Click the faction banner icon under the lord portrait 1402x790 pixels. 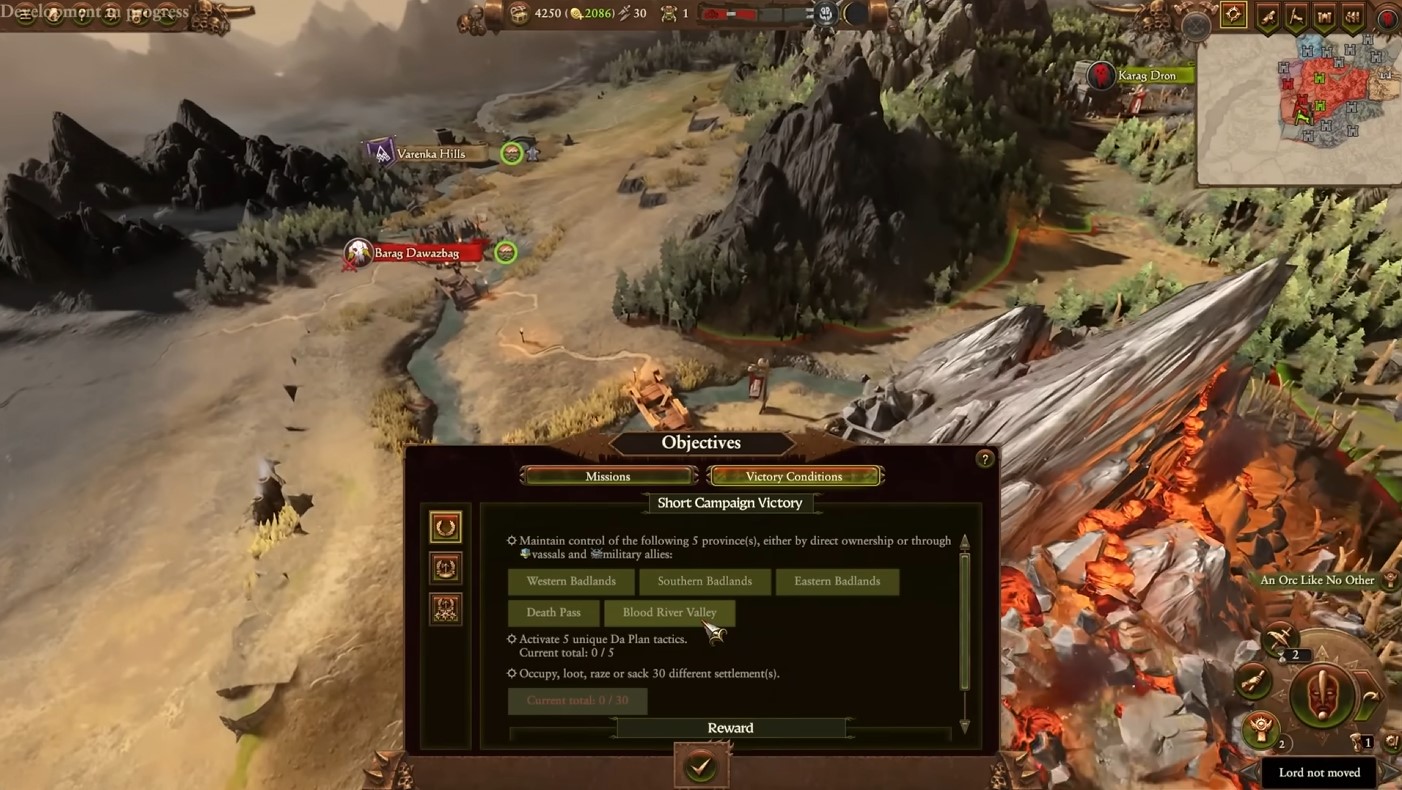tap(1260, 730)
